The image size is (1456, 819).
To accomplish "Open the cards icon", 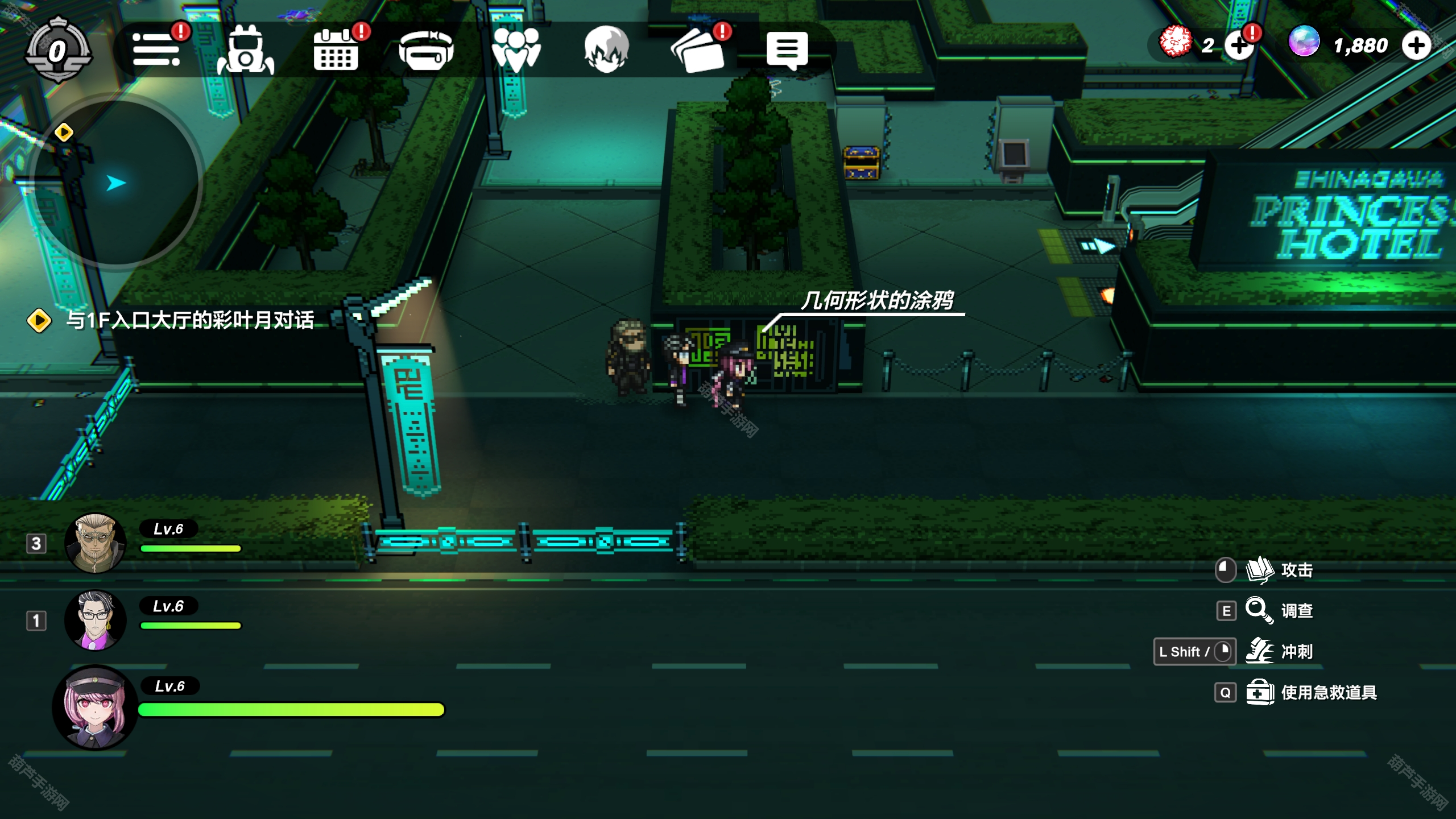I will click(x=698, y=51).
